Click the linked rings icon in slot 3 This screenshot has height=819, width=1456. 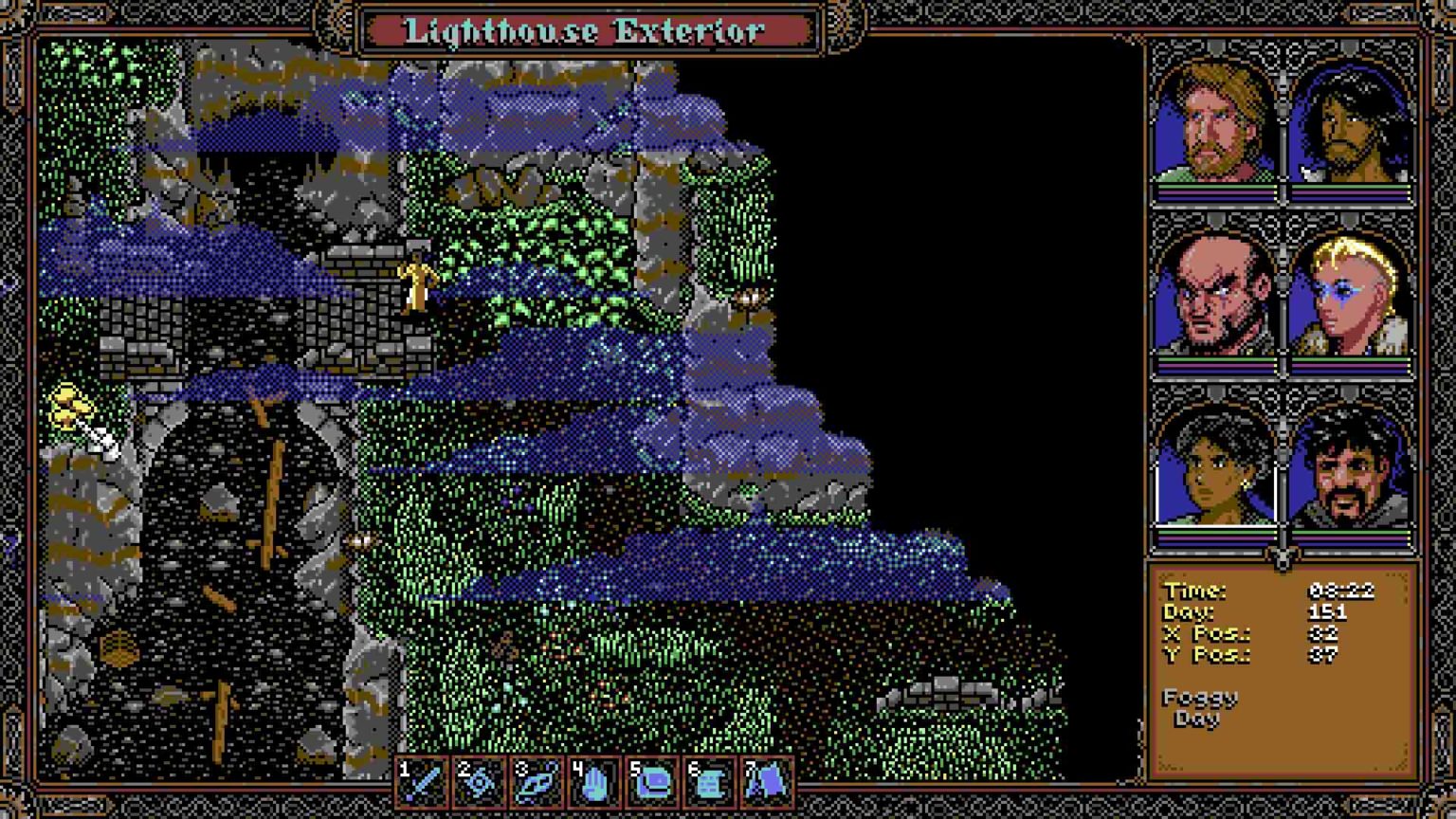point(534,783)
